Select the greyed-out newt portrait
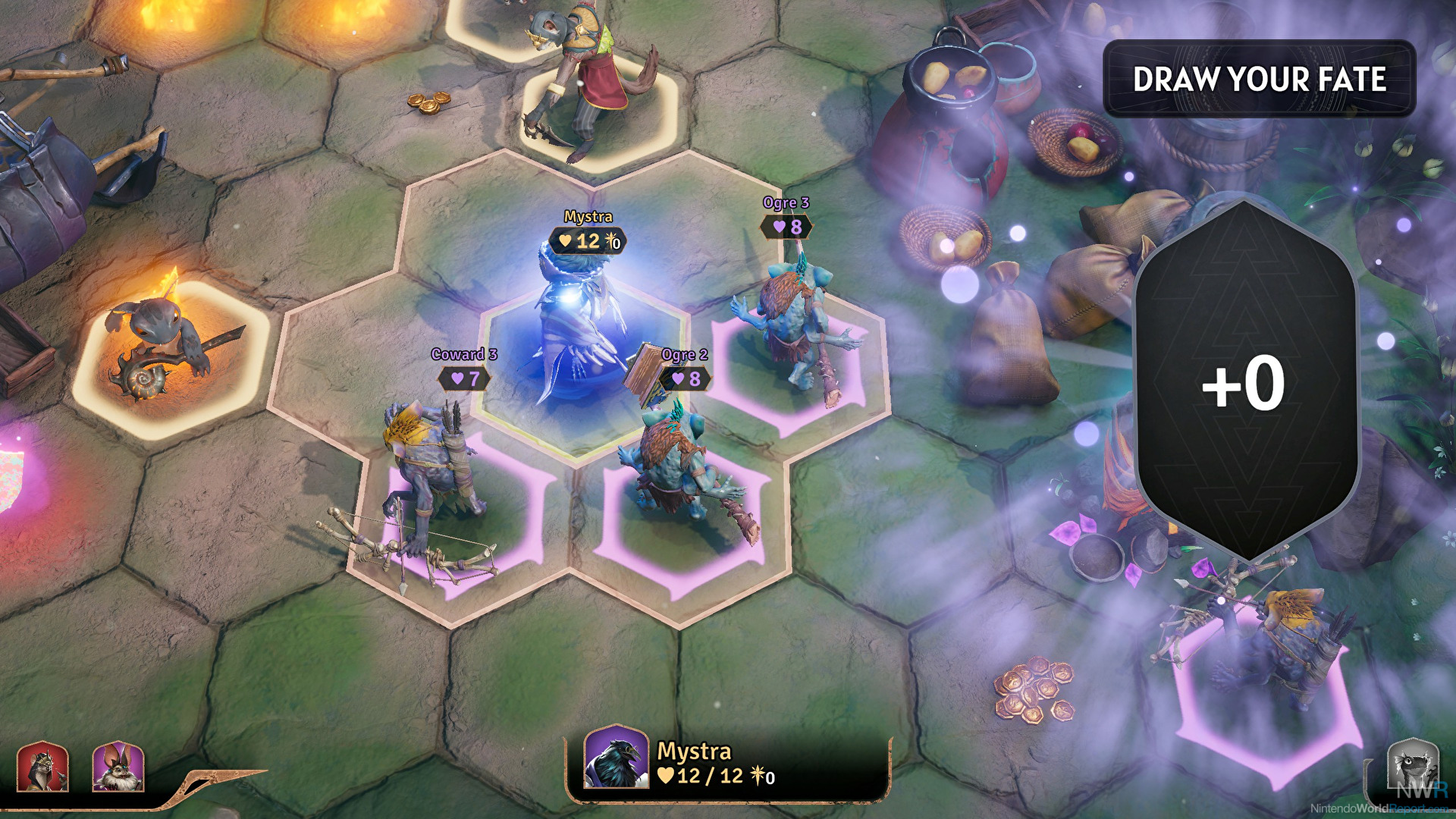The width and height of the screenshot is (1456, 819). 1413,766
